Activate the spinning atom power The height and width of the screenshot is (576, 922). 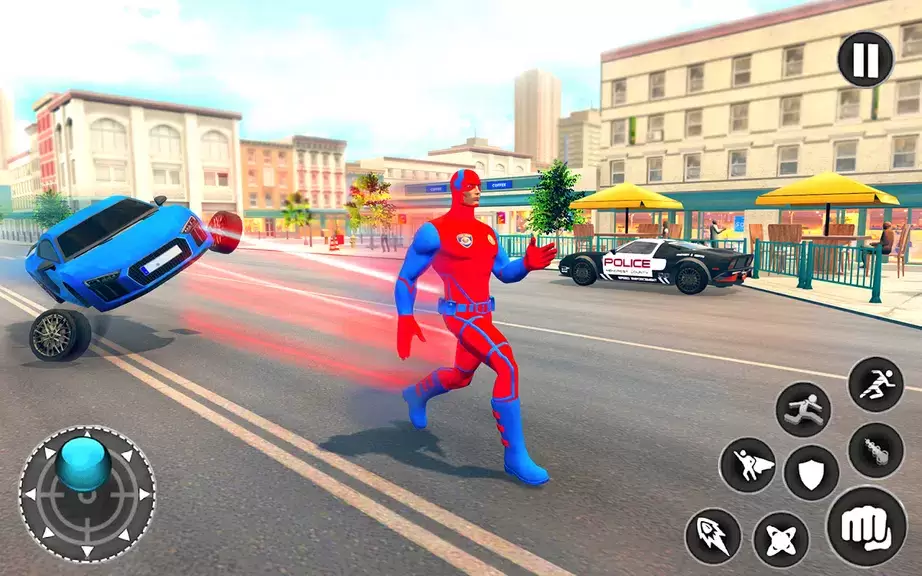(781, 539)
